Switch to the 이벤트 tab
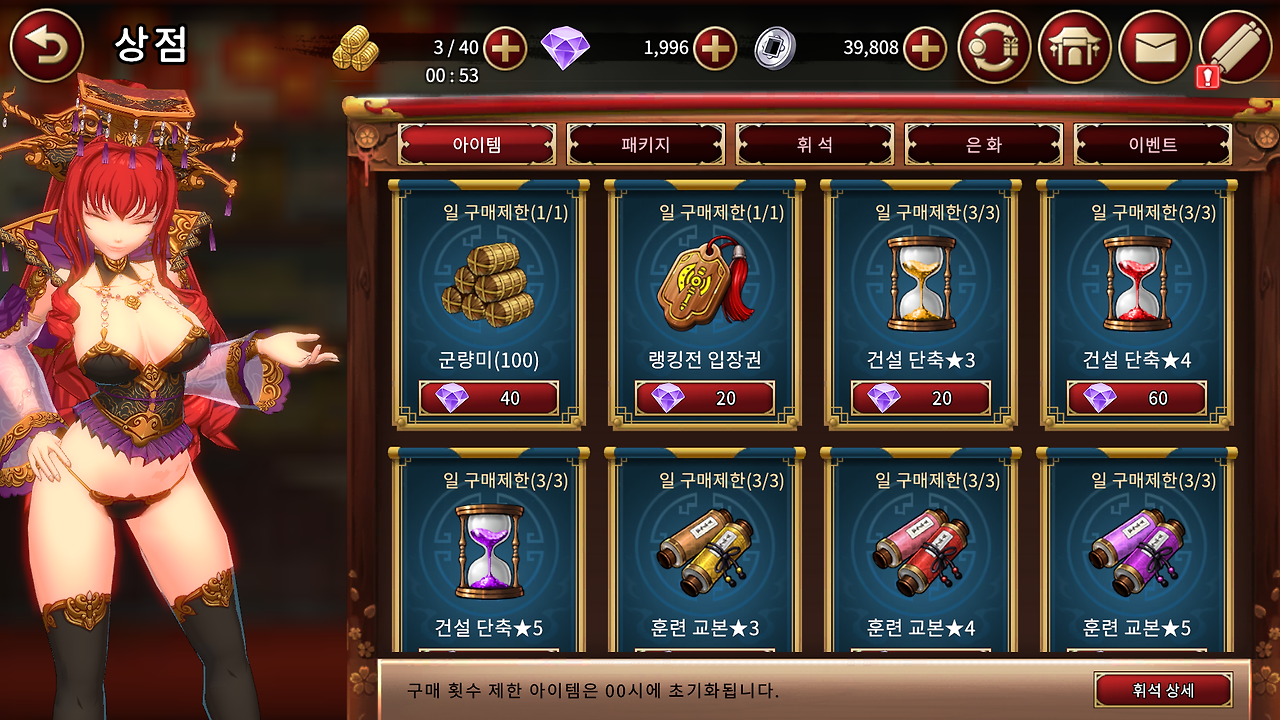Screen dimensions: 1280x720 pyautogui.click(x=1153, y=144)
